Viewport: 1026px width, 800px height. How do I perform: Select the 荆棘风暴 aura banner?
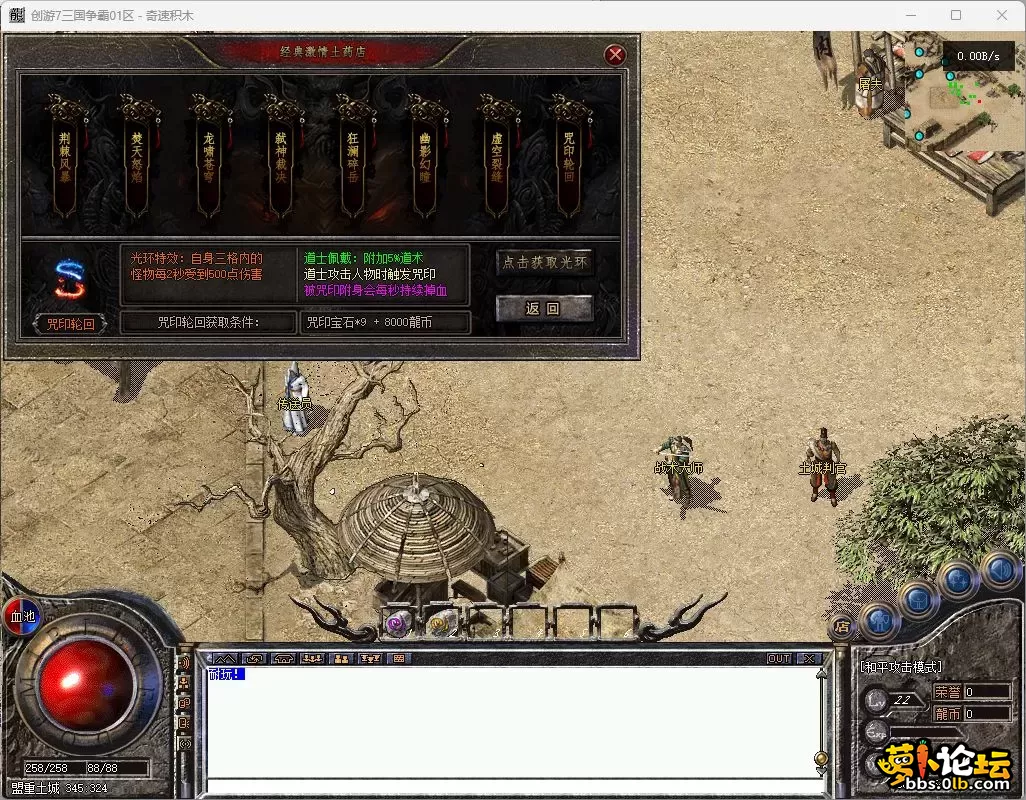pos(65,160)
